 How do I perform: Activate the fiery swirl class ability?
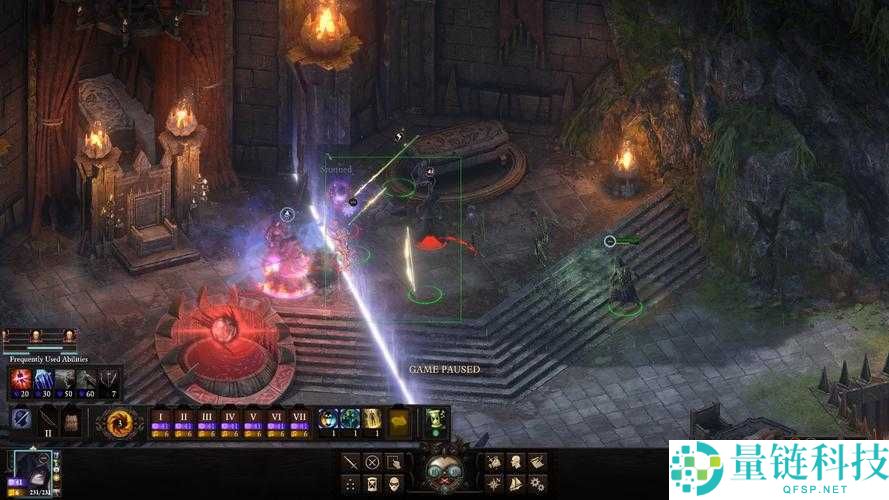coord(120,422)
